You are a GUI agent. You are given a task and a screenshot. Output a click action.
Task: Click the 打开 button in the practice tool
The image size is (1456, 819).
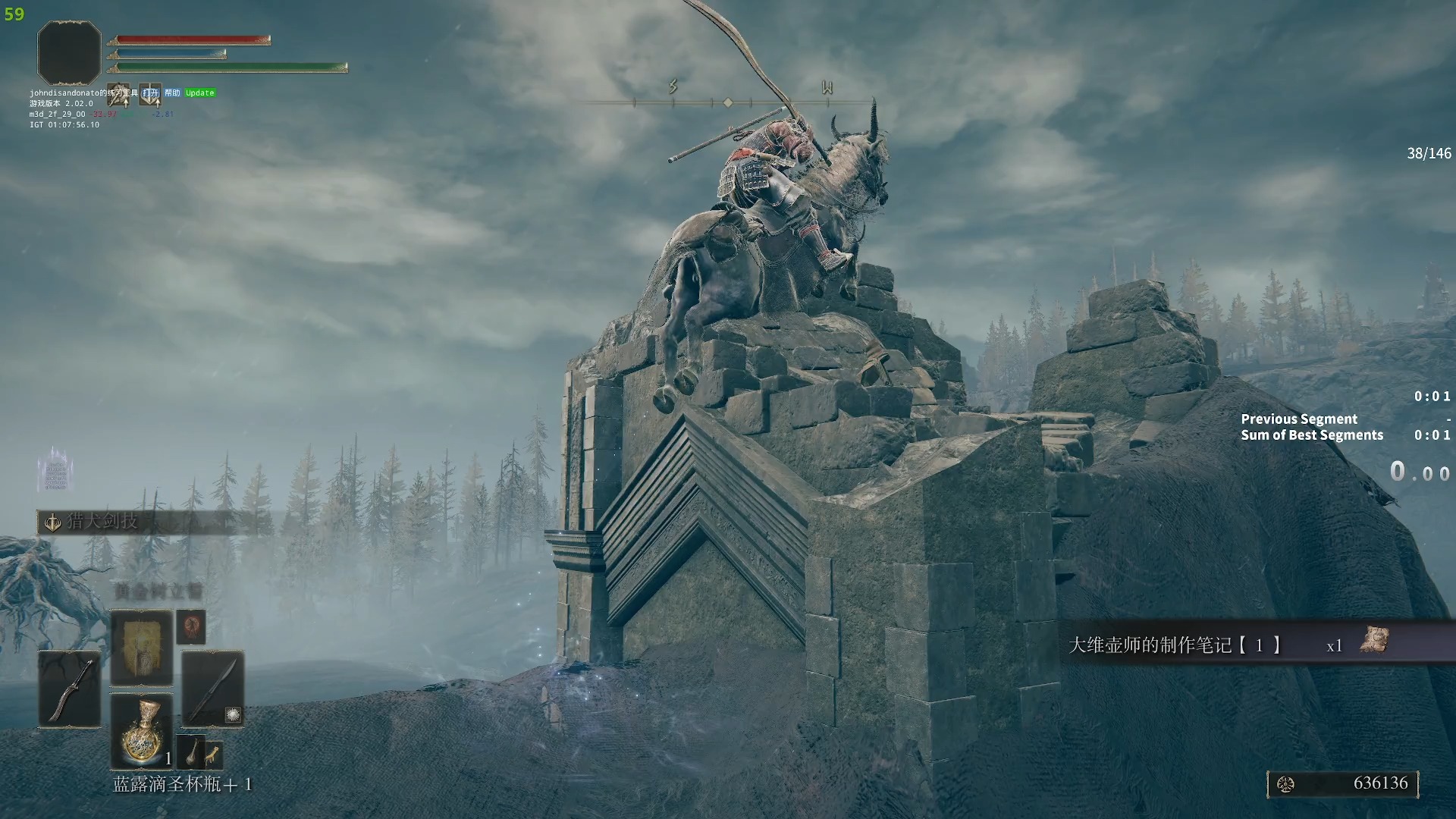150,93
